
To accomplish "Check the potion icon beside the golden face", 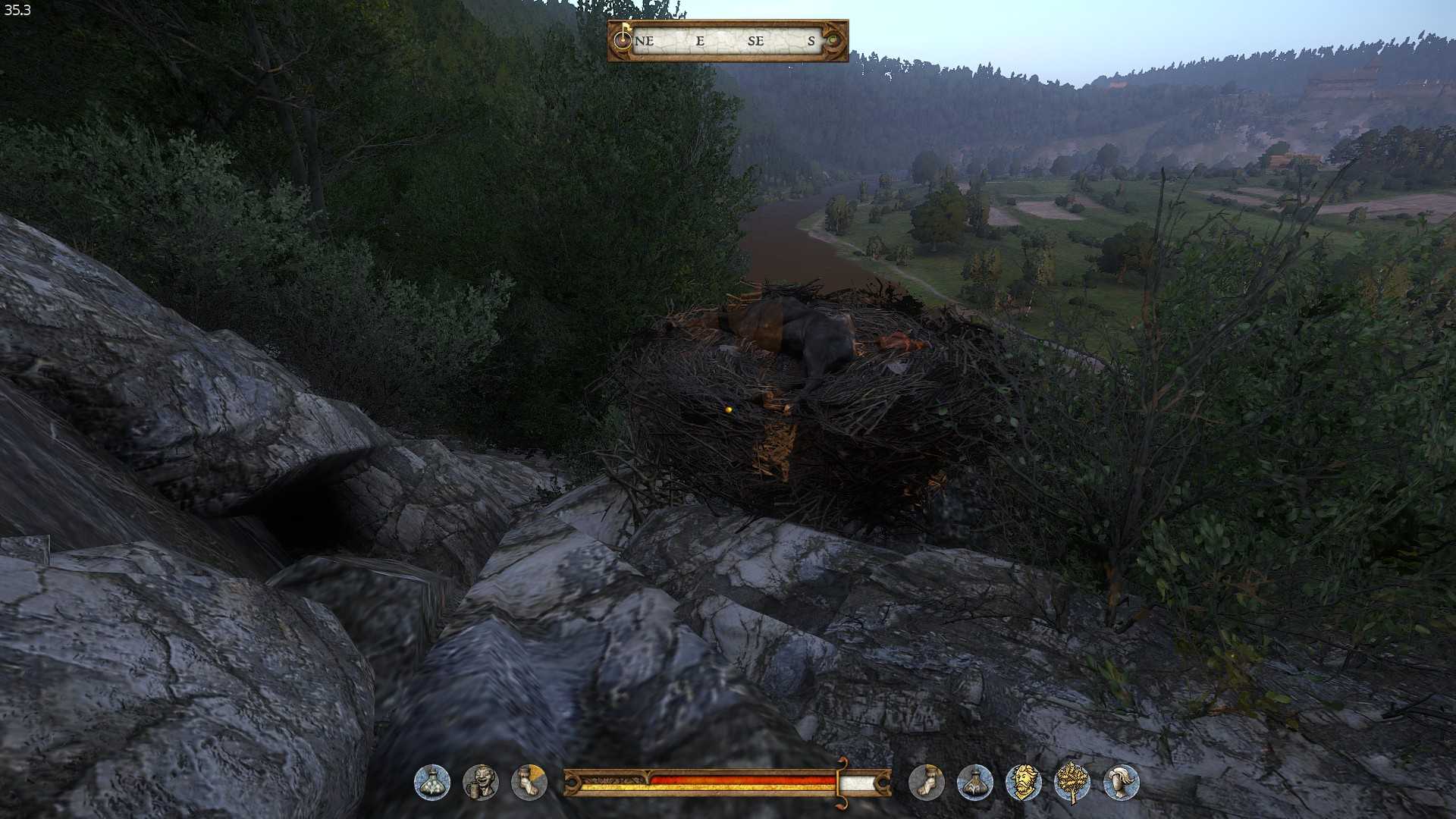I will pos(974,783).
